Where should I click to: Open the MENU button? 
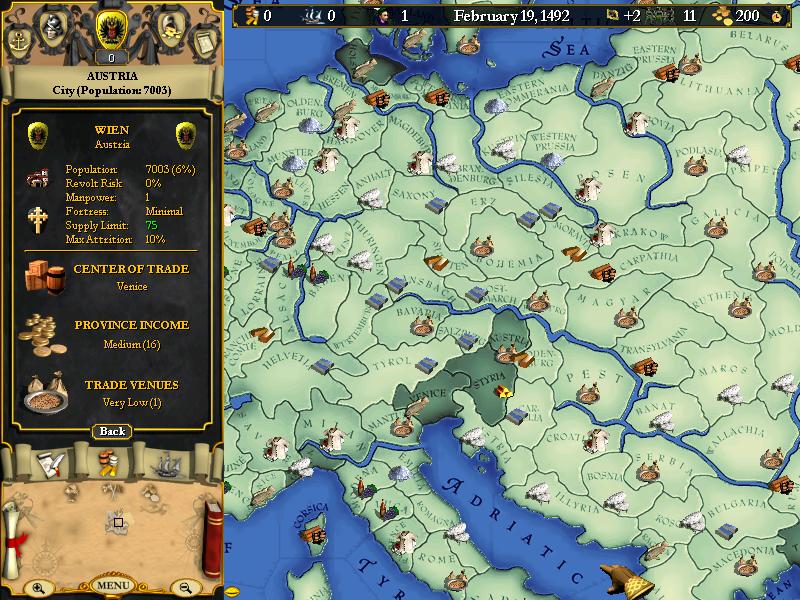112,585
